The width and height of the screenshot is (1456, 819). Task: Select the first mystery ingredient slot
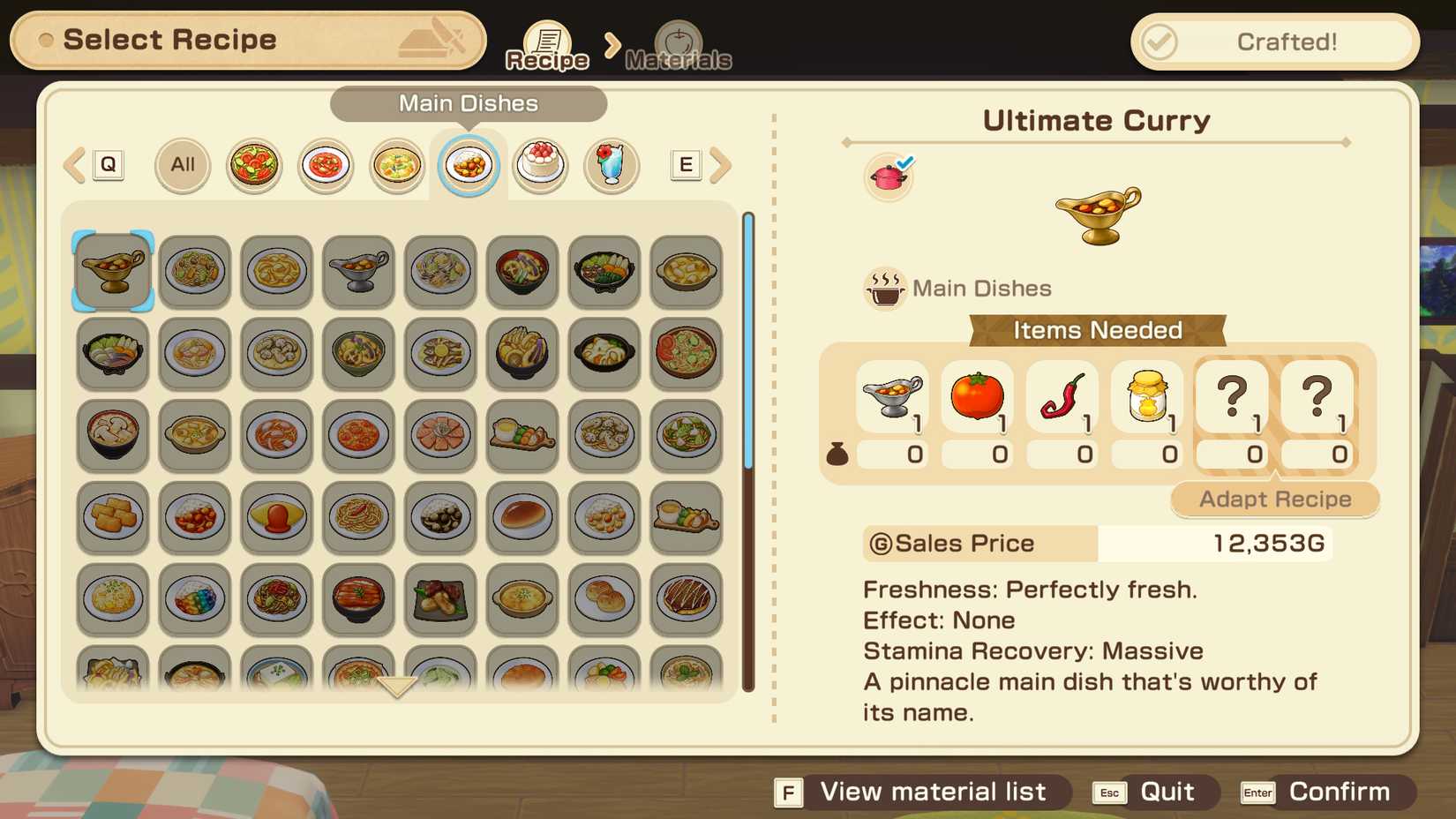(x=1231, y=398)
